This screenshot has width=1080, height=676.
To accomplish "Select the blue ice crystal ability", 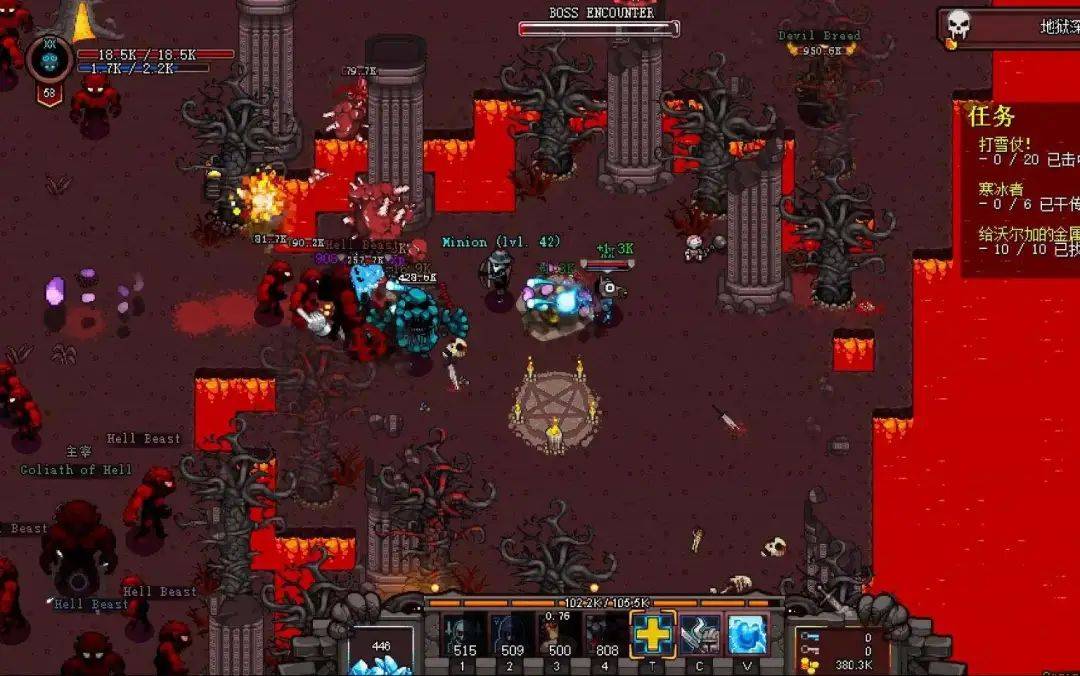I will click(x=747, y=634).
